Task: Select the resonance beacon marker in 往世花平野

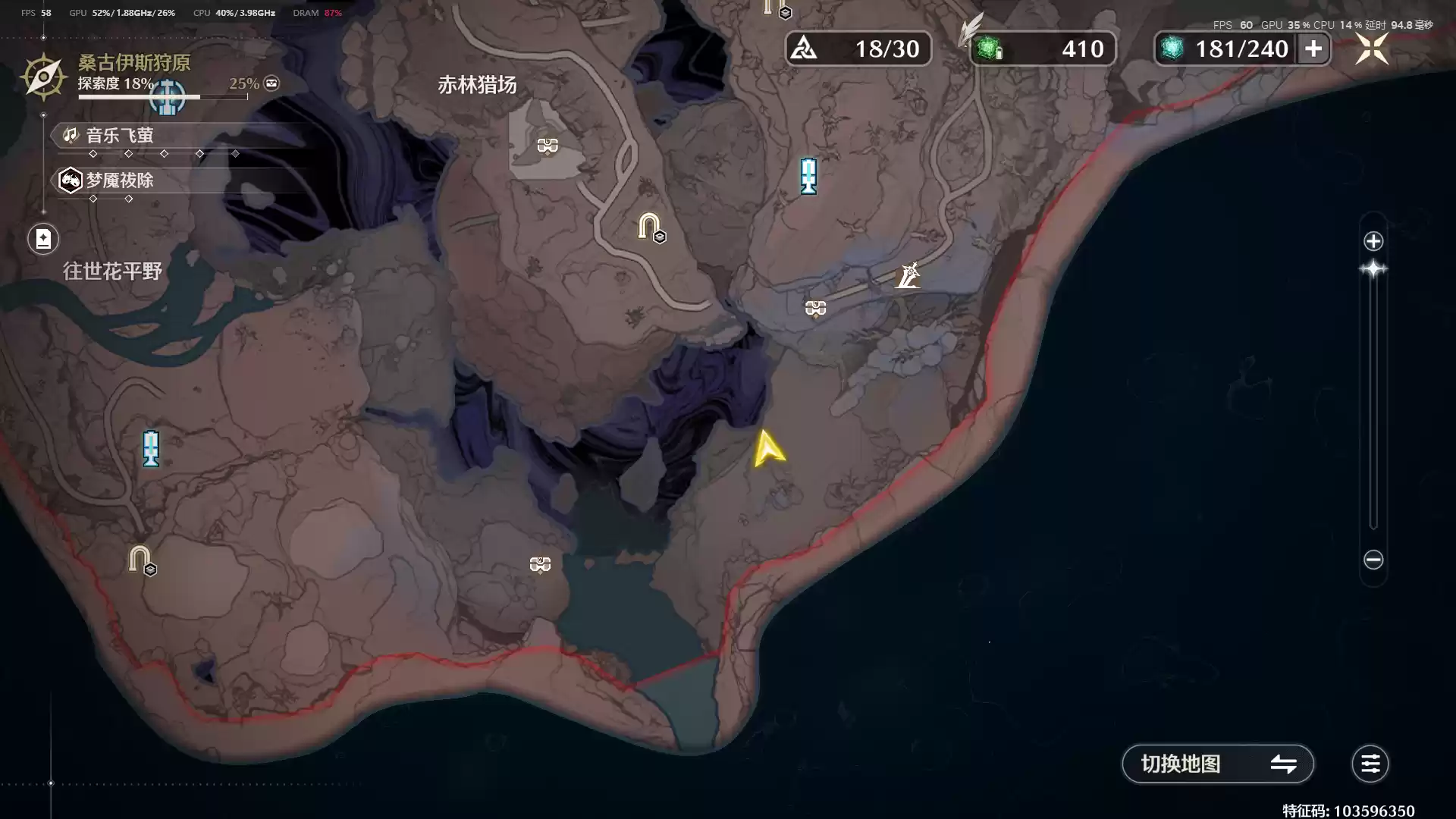Action: pos(150,449)
